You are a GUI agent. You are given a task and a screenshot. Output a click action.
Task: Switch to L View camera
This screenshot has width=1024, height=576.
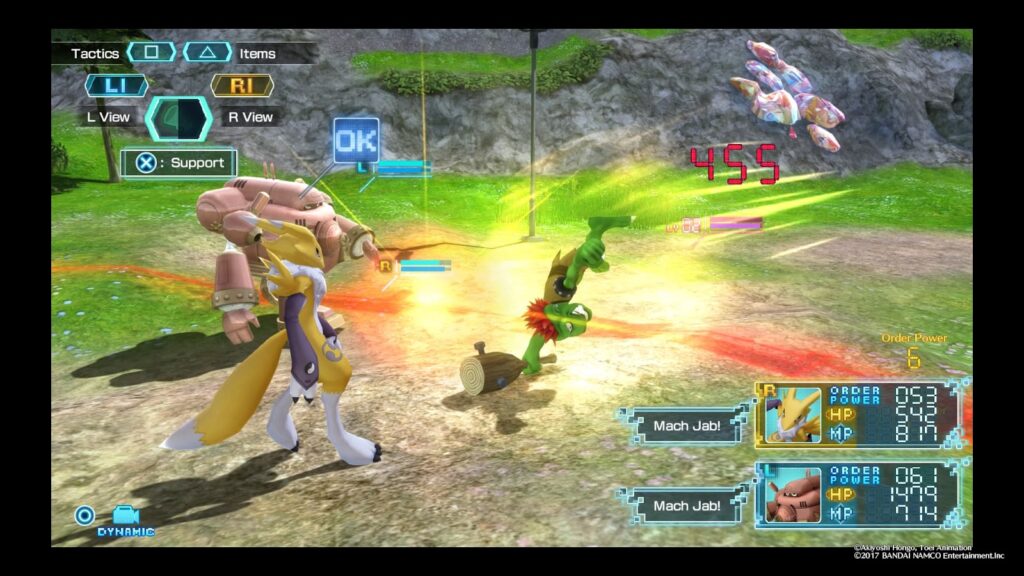pos(108,117)
